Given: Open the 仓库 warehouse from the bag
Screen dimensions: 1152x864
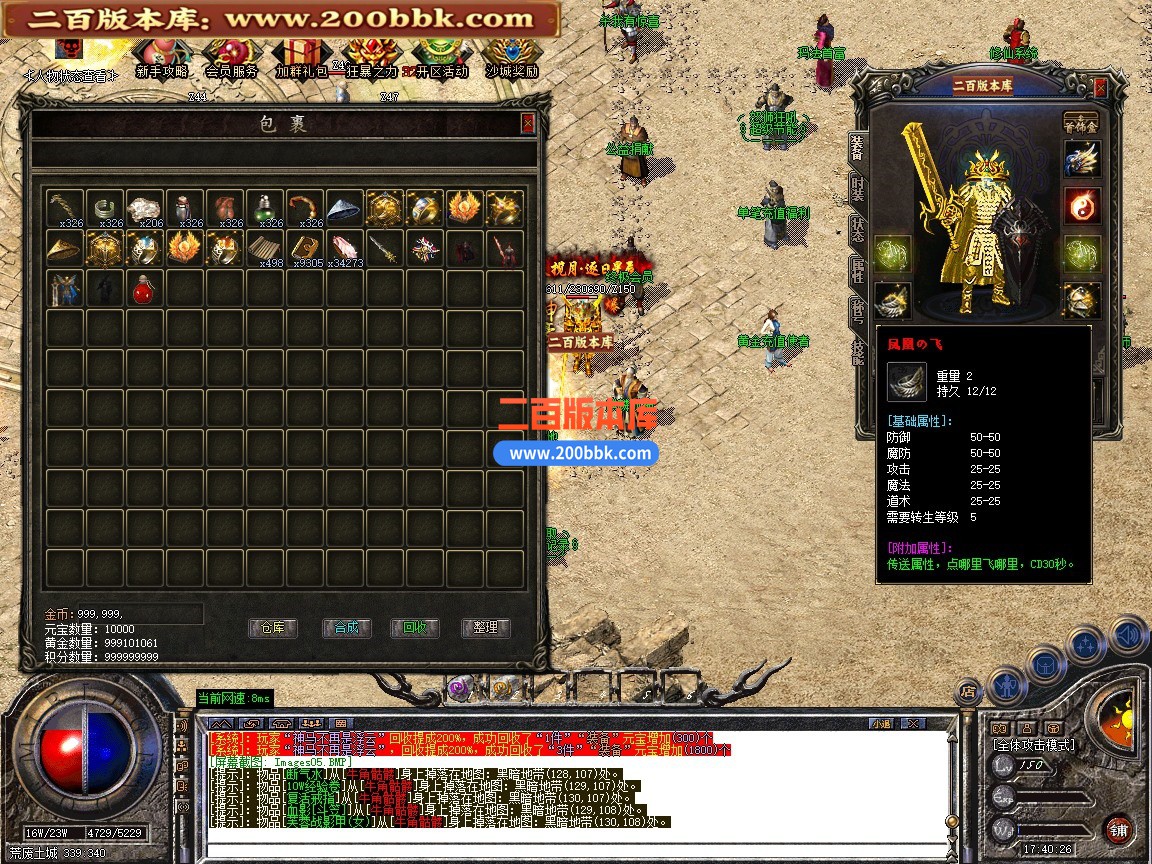Looking at the screenshot, I should (272, 628).
